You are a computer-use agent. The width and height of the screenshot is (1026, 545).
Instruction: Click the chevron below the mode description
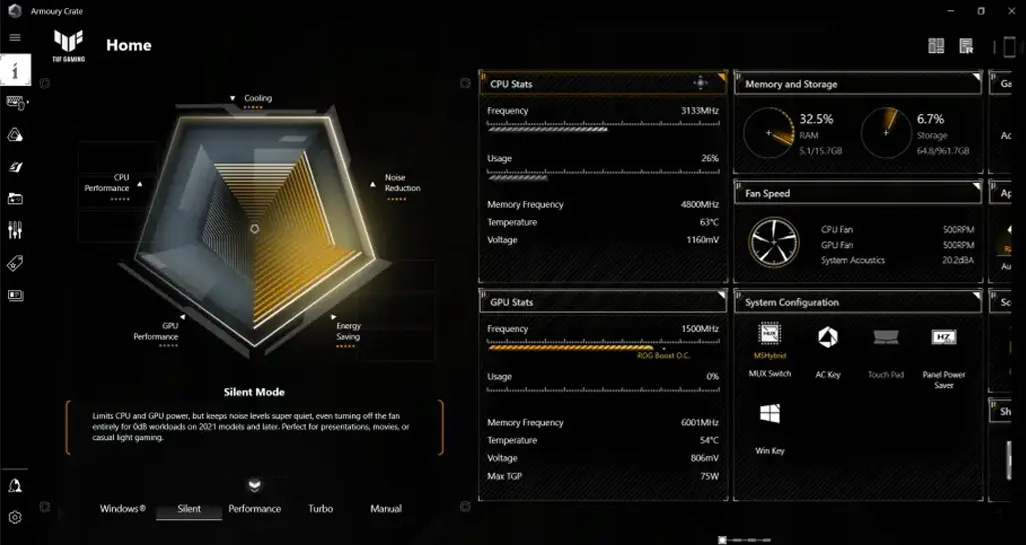pyautogui.click(x=255, y=485)
